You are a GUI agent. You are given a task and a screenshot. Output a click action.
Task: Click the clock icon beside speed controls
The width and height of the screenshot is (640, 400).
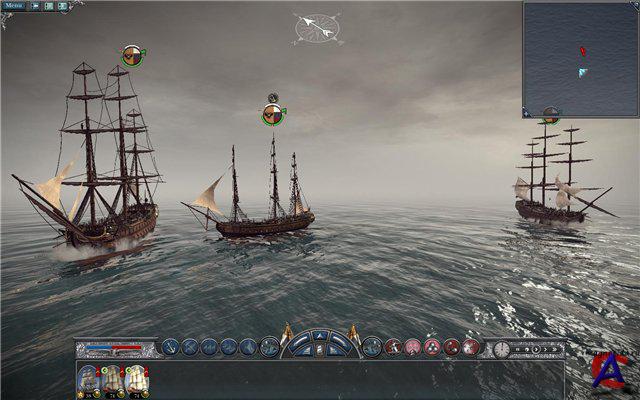coord(501,348)
